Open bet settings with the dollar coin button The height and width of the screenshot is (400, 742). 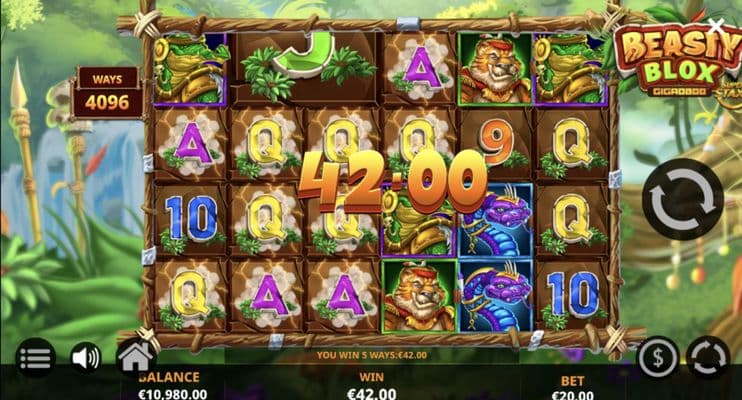click(x=659, y=357)
